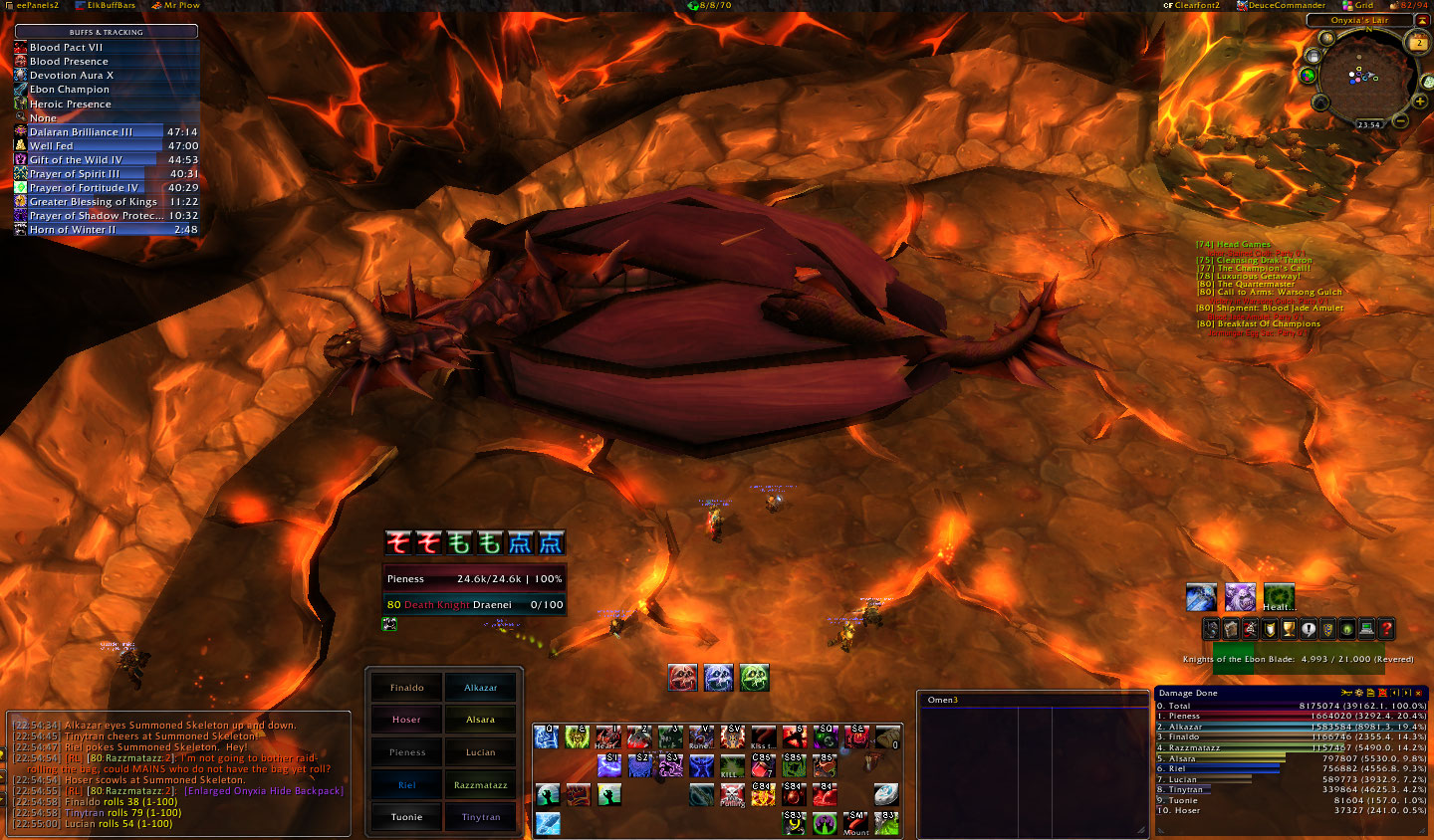1434x840 pixels.
Task: Open the red question mark help button
Action: [1385, 629]
